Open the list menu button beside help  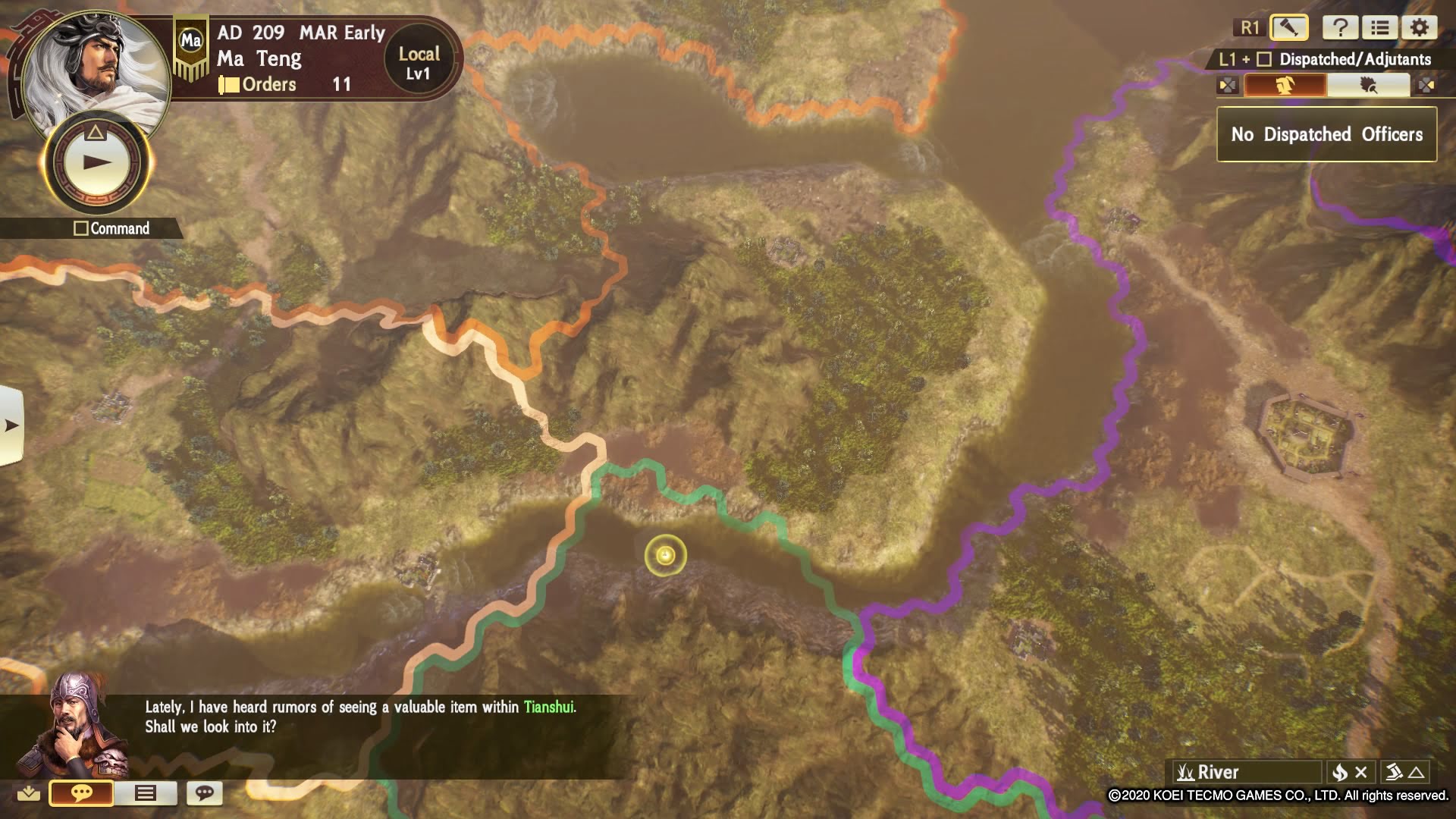1379,28
